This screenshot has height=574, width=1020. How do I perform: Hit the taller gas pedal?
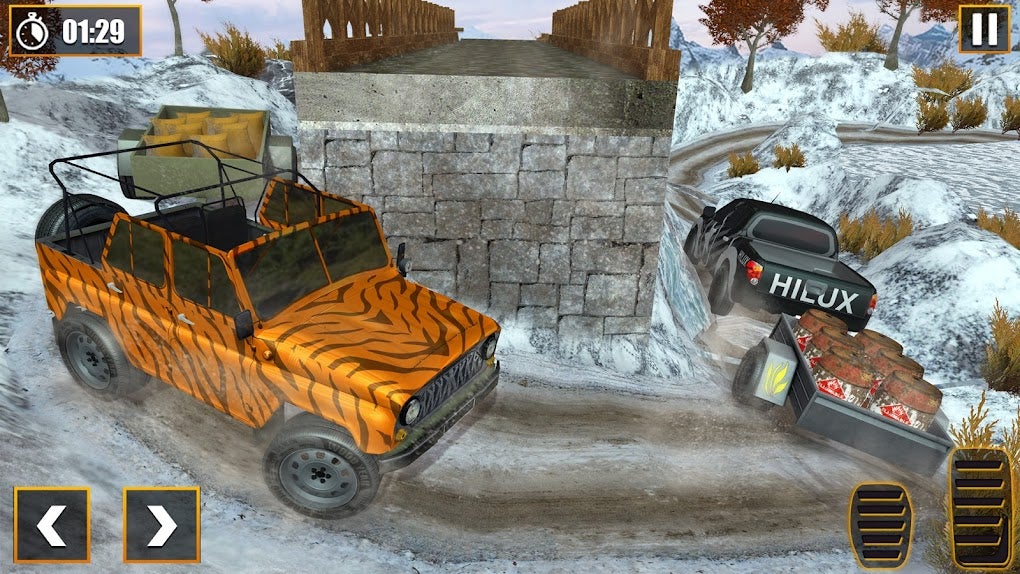pos(978,509)
